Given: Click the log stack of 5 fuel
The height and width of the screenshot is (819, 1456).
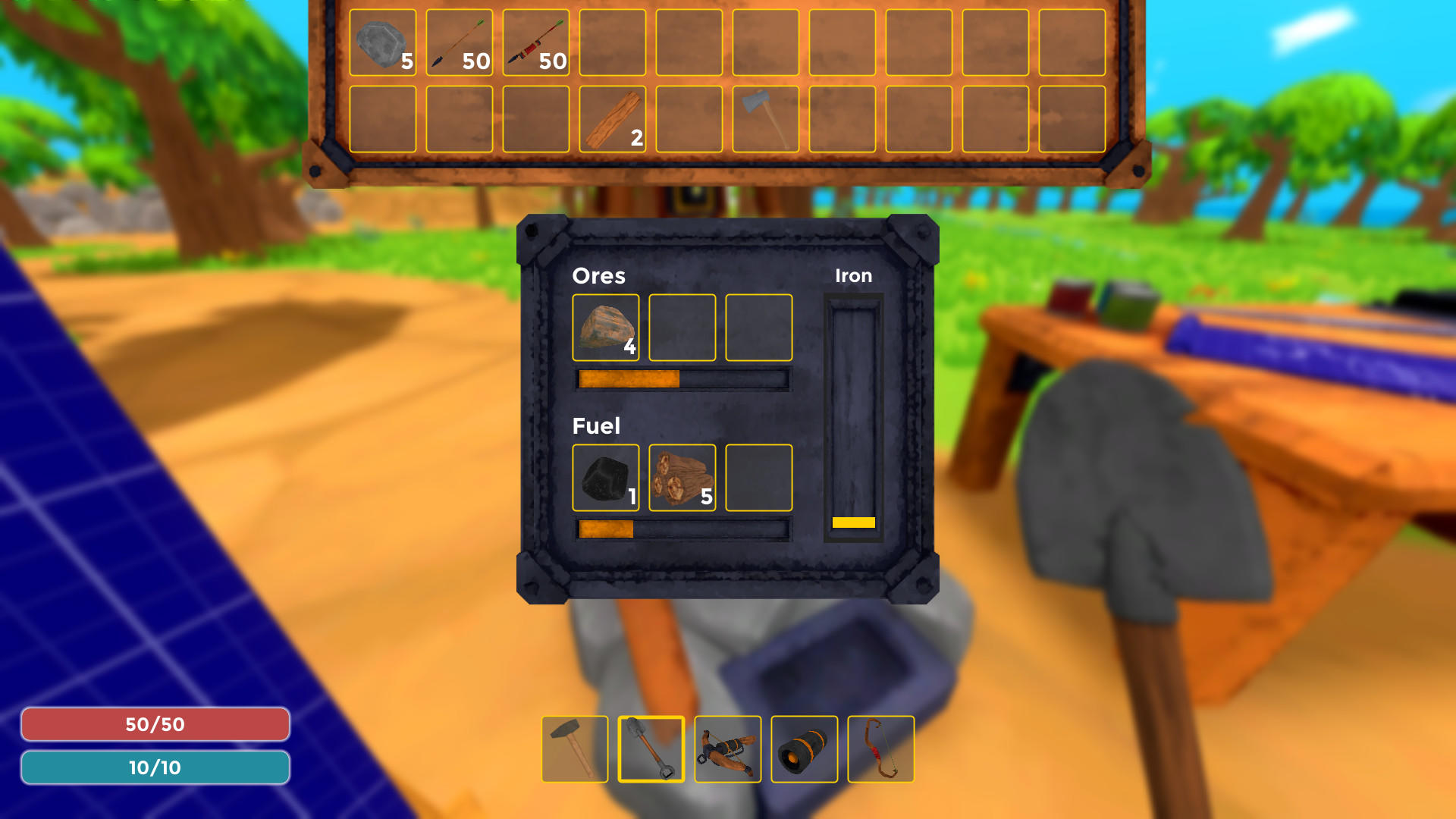Looking at the screenshot, I should click(681, 477).
